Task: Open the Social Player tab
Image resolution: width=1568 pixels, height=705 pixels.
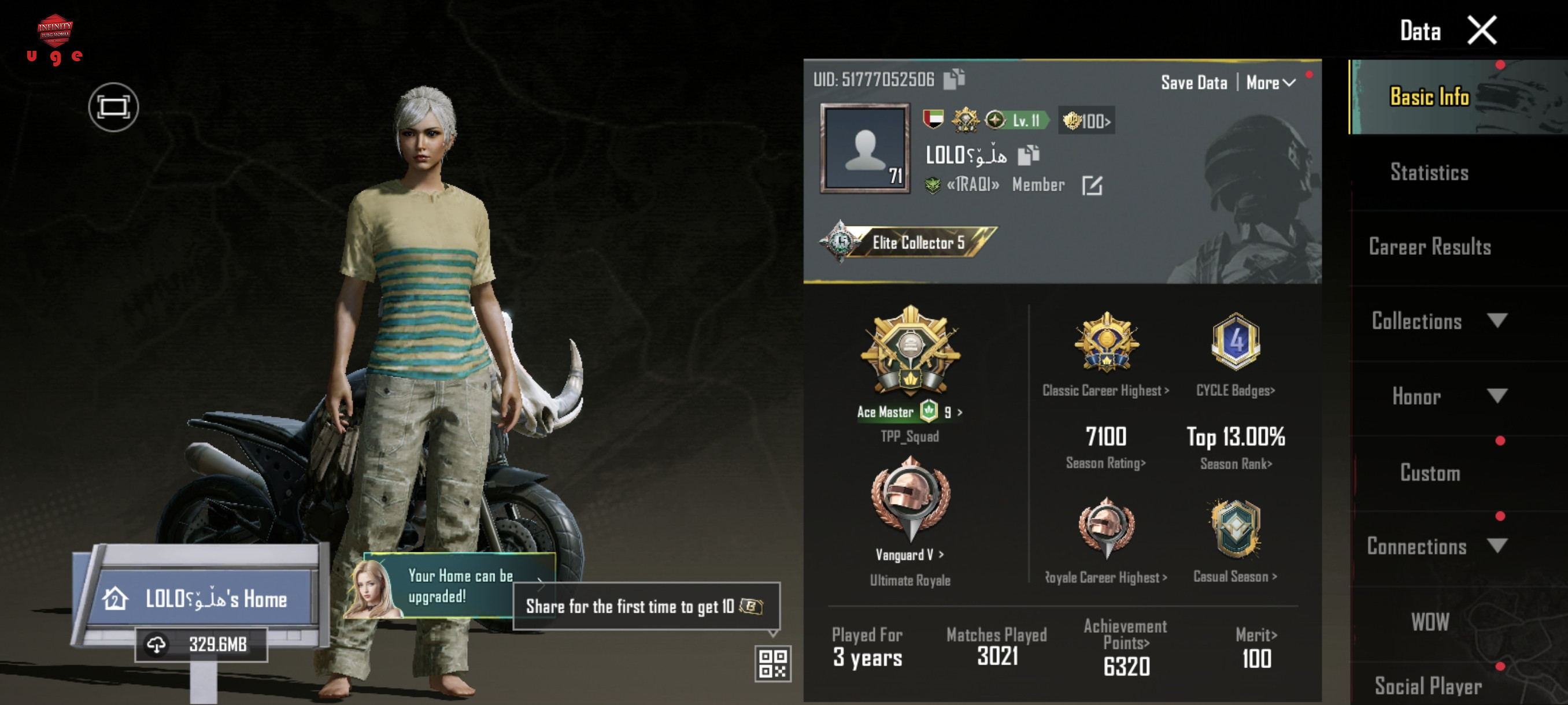Action: pyautogui.click(x=1428, y=685)
